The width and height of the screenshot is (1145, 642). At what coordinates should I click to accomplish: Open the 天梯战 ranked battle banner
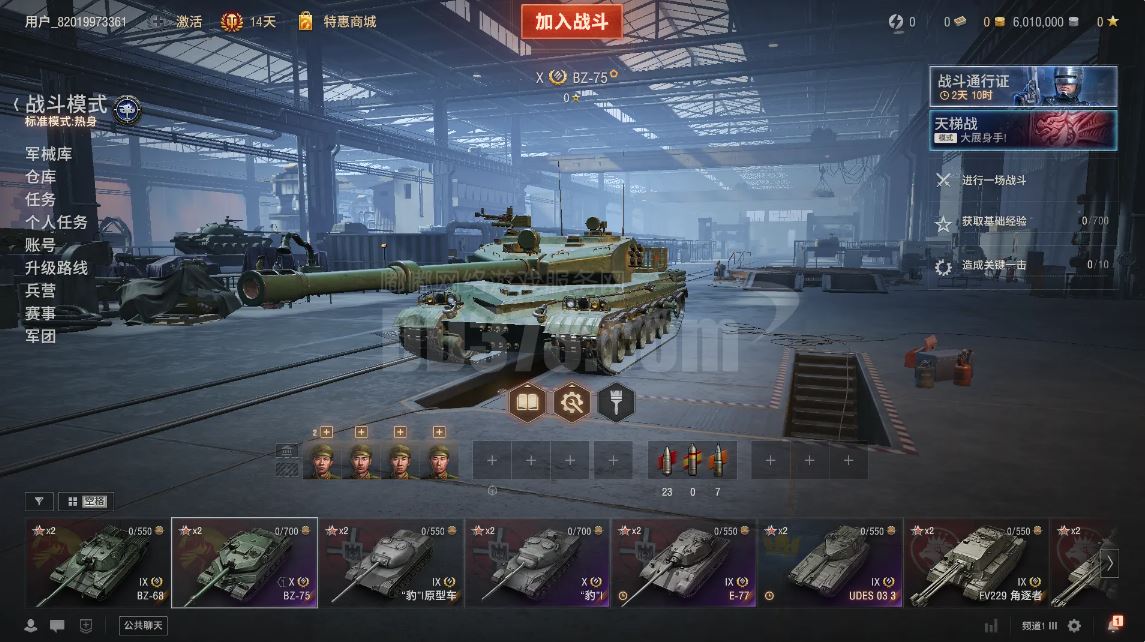1023,130
